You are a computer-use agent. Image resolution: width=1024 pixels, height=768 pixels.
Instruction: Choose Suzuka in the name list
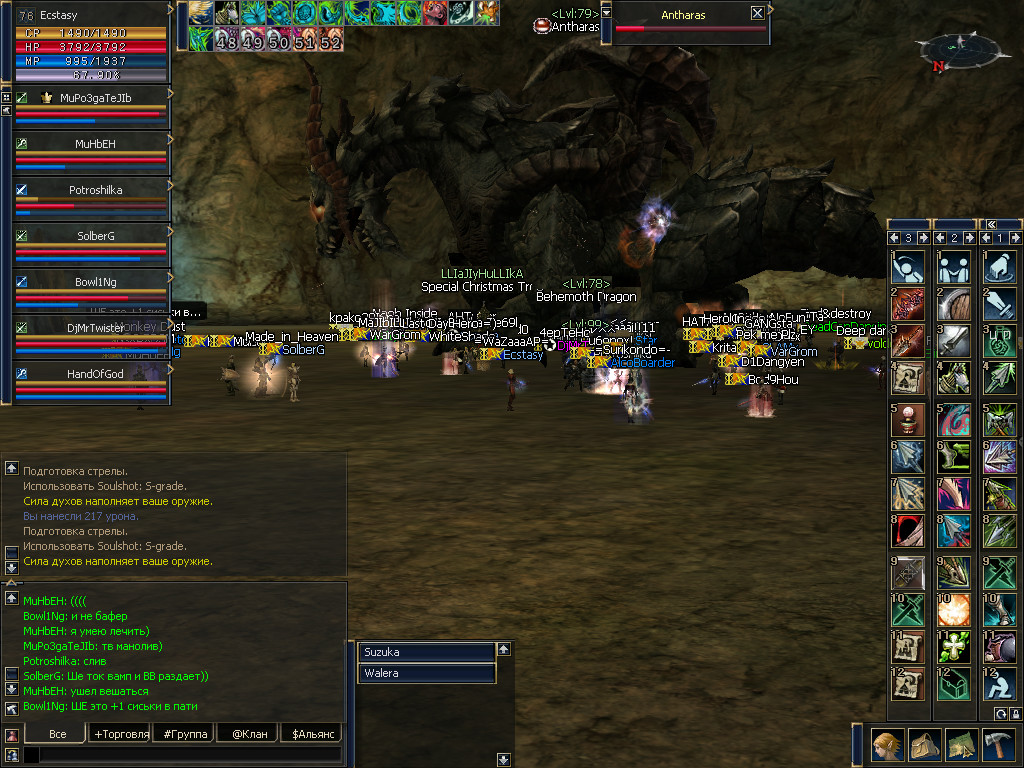pyautogui.click(x=427, y=652)
